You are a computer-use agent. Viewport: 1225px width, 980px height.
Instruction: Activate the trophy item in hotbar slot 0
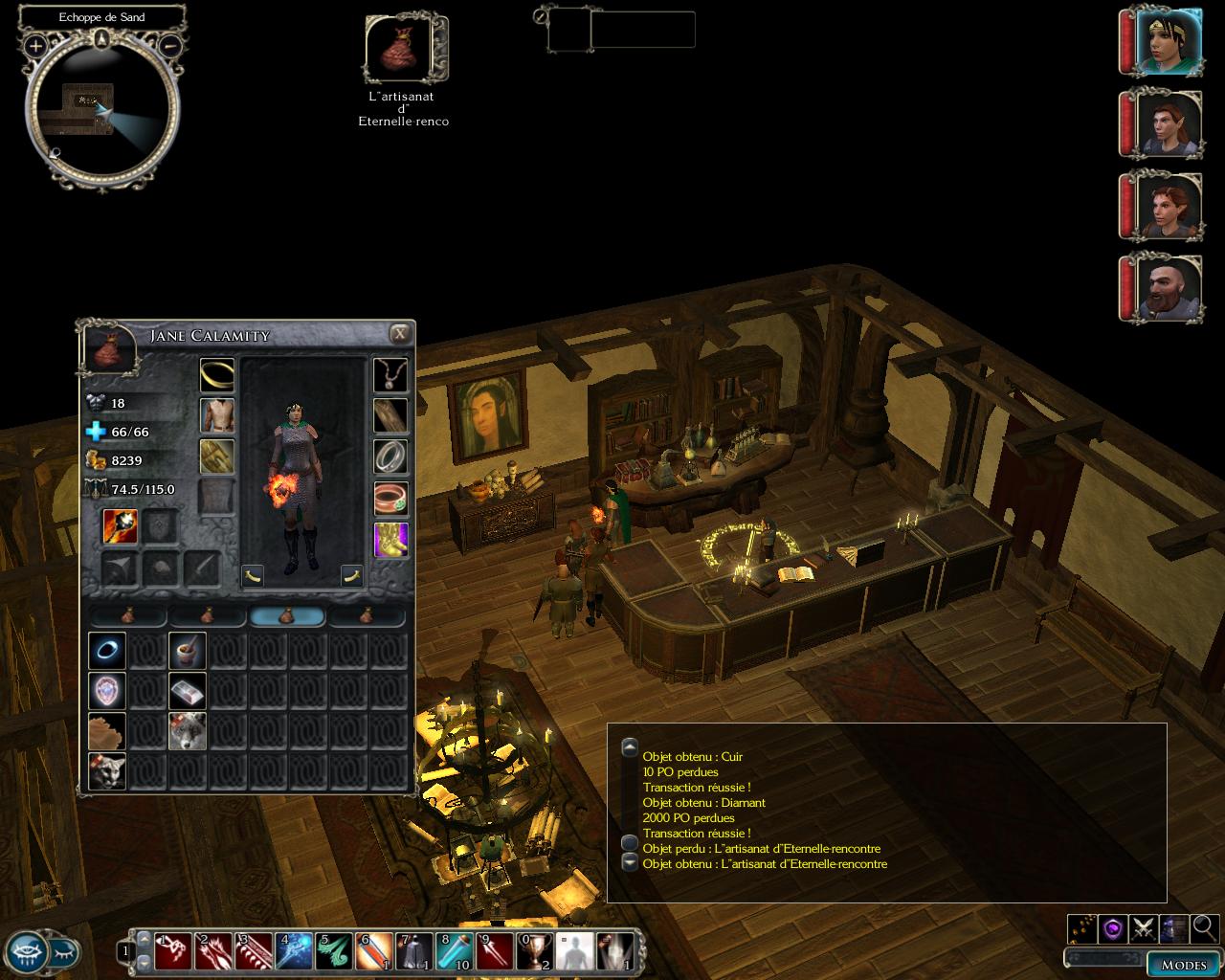pos(535,951)
